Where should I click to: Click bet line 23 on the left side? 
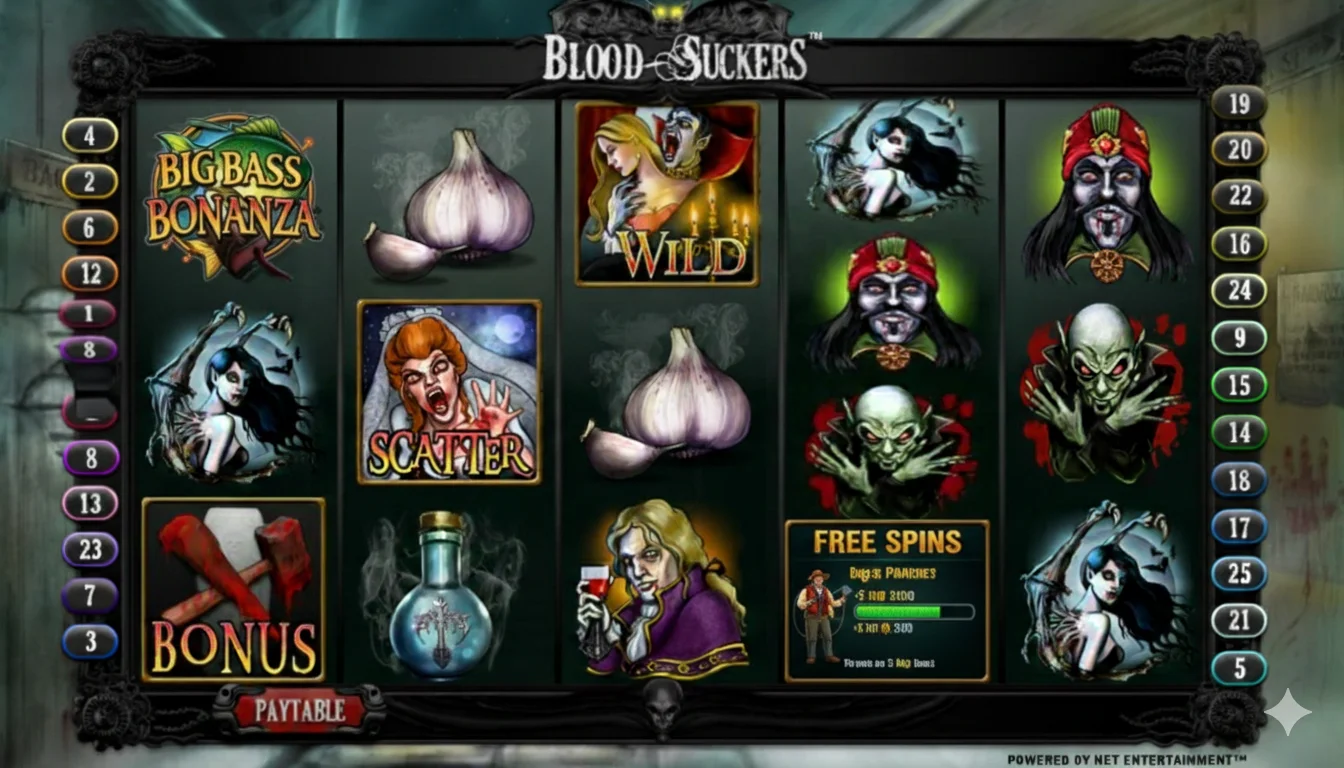[x=91, y=549]
